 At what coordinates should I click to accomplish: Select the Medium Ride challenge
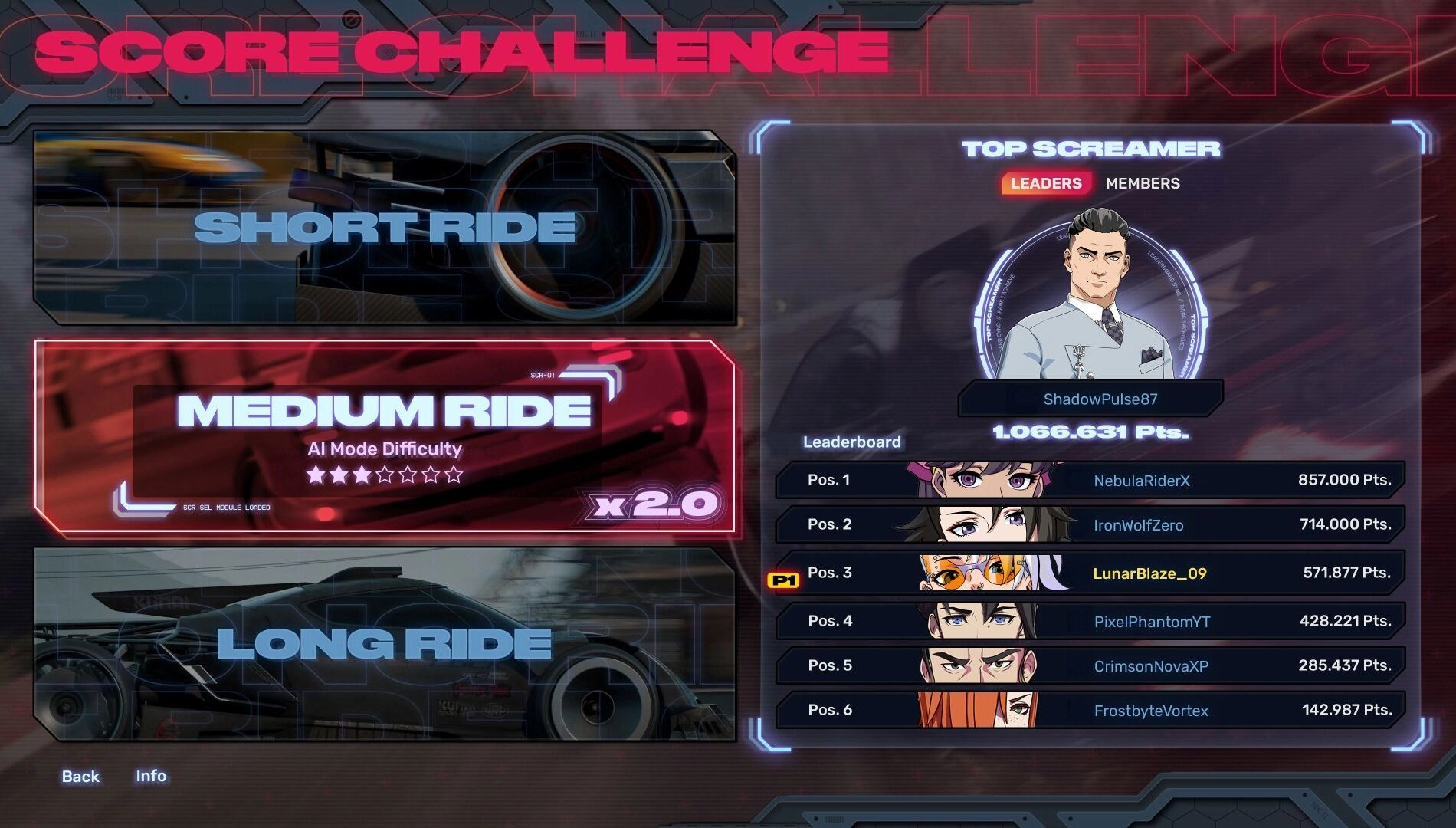click(383, 437)
